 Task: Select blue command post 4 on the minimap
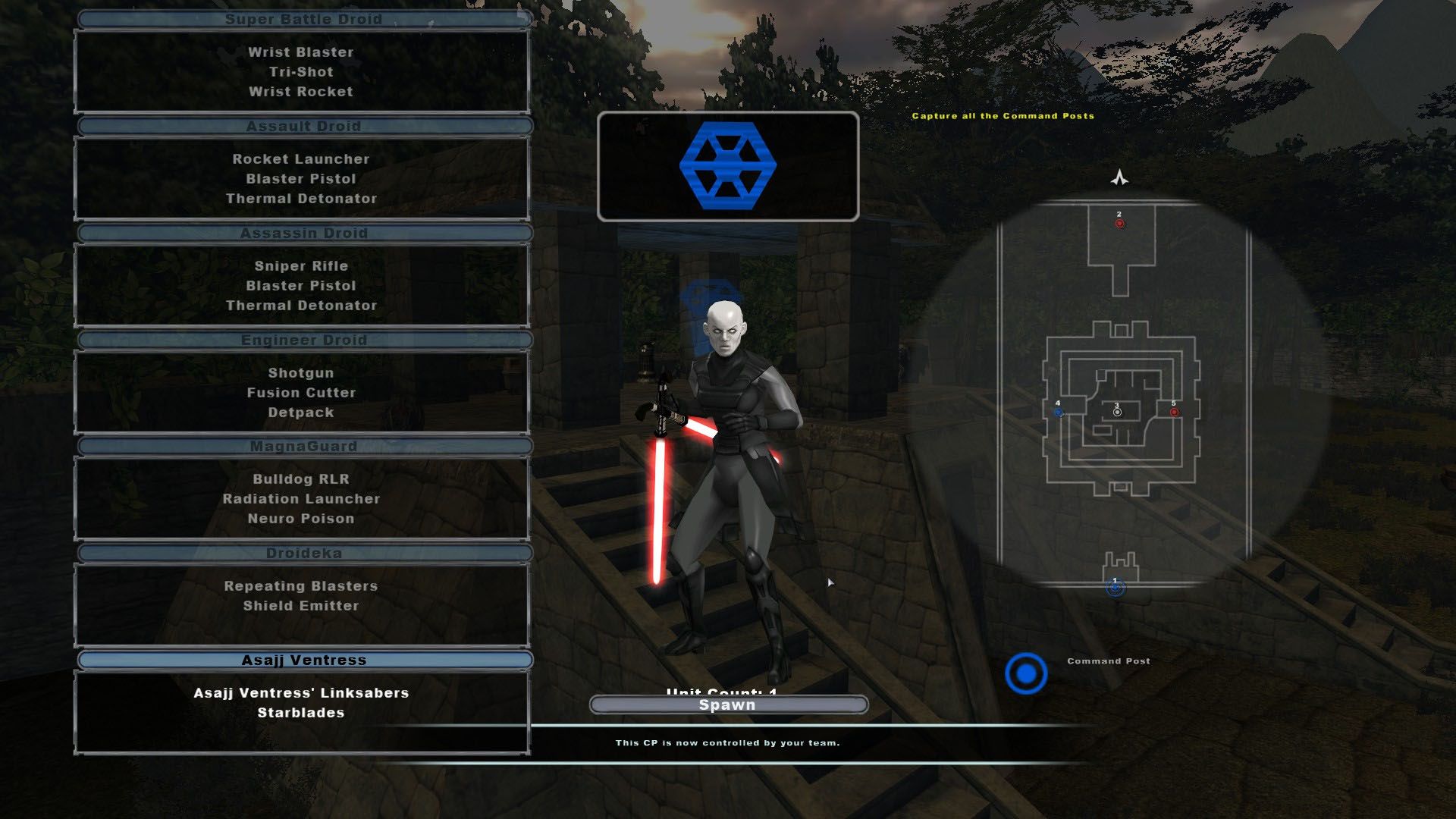click(1059, 413)
